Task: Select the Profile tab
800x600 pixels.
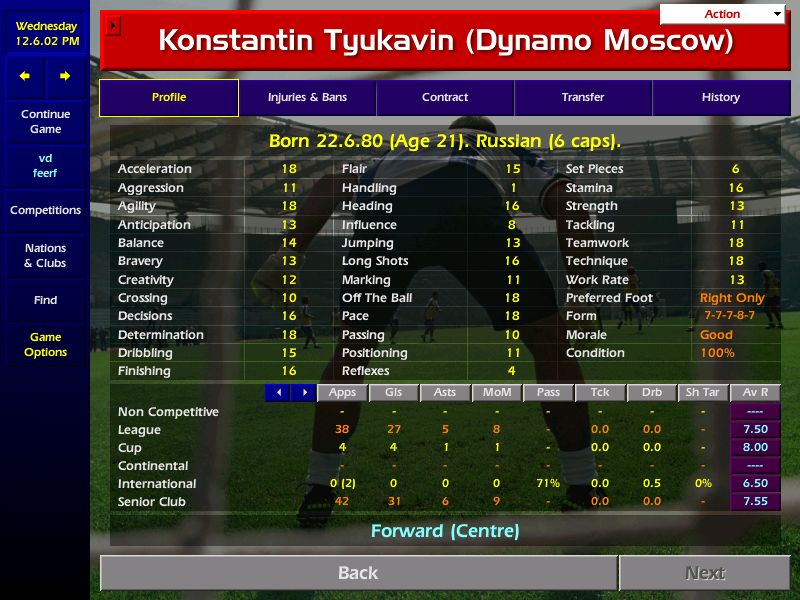Action: pyautogui.click(x=169, y=97)
